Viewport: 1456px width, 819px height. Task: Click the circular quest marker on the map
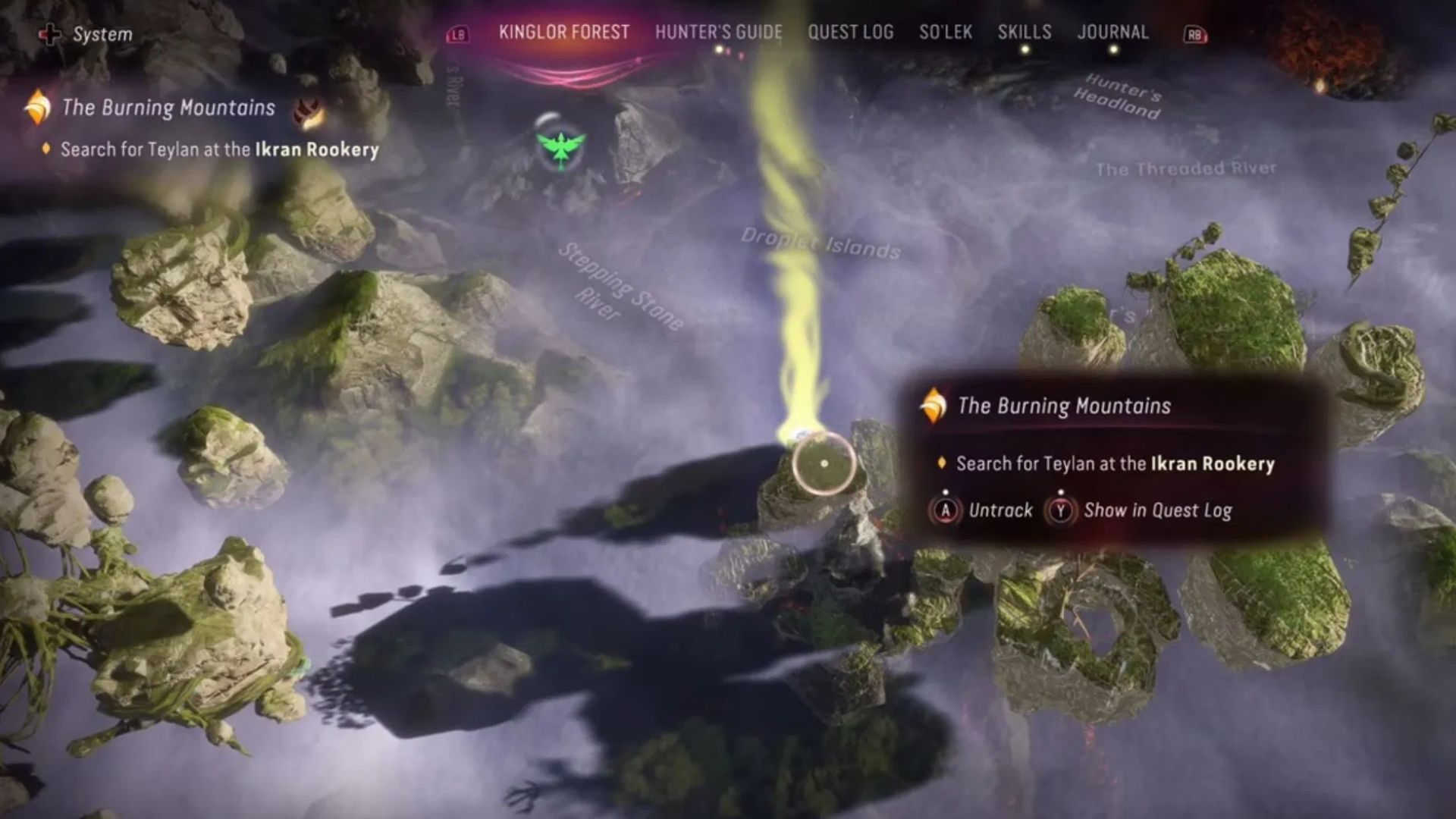click(824, 463)
